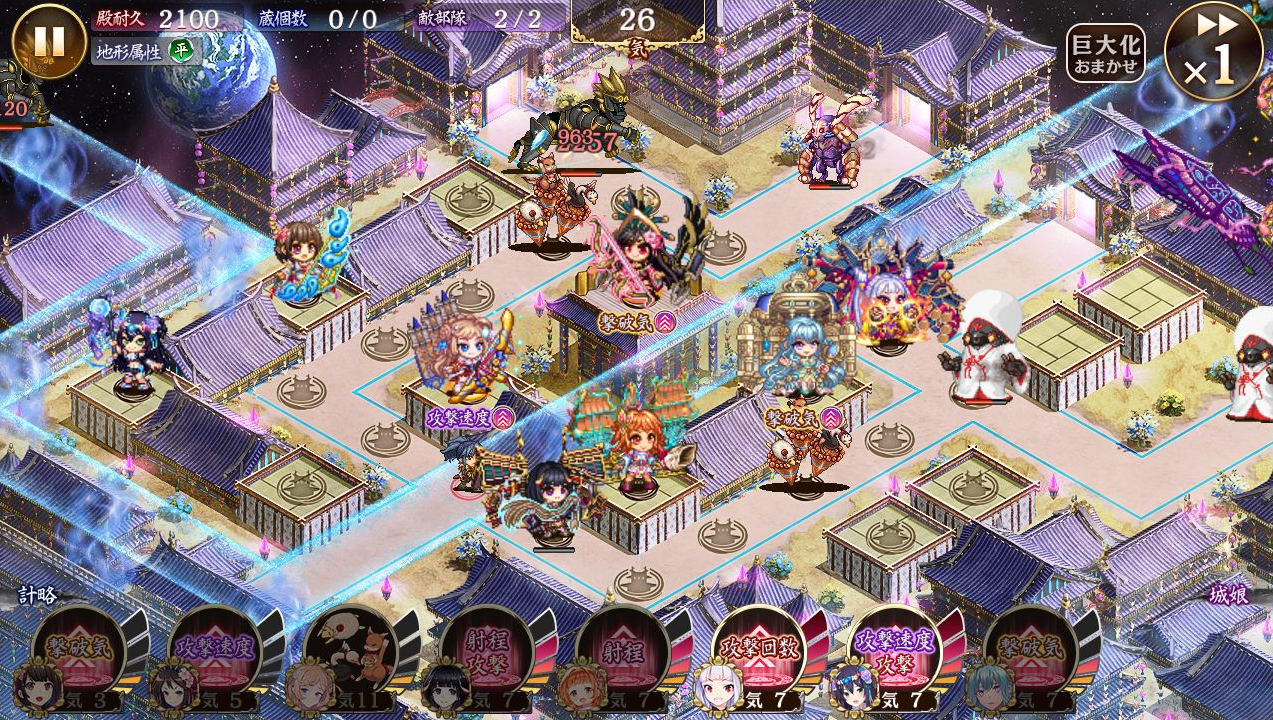Pause the battle

[48, 41]
